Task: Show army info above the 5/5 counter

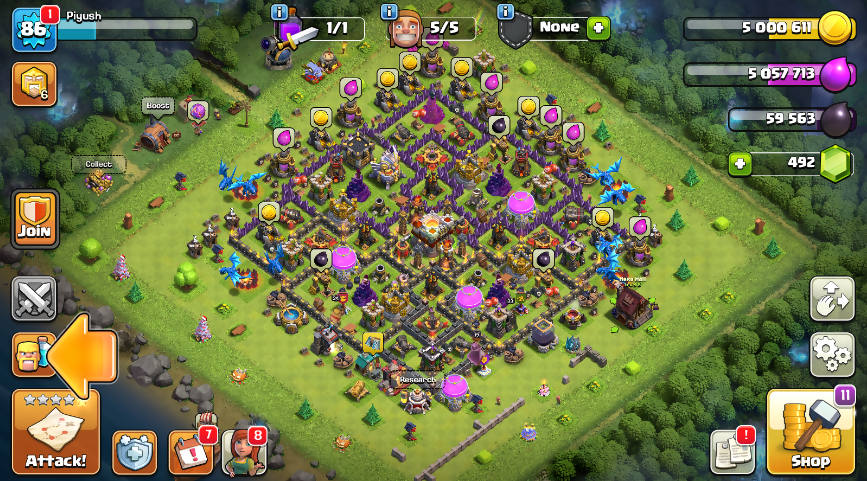Action: click(390, 12)
